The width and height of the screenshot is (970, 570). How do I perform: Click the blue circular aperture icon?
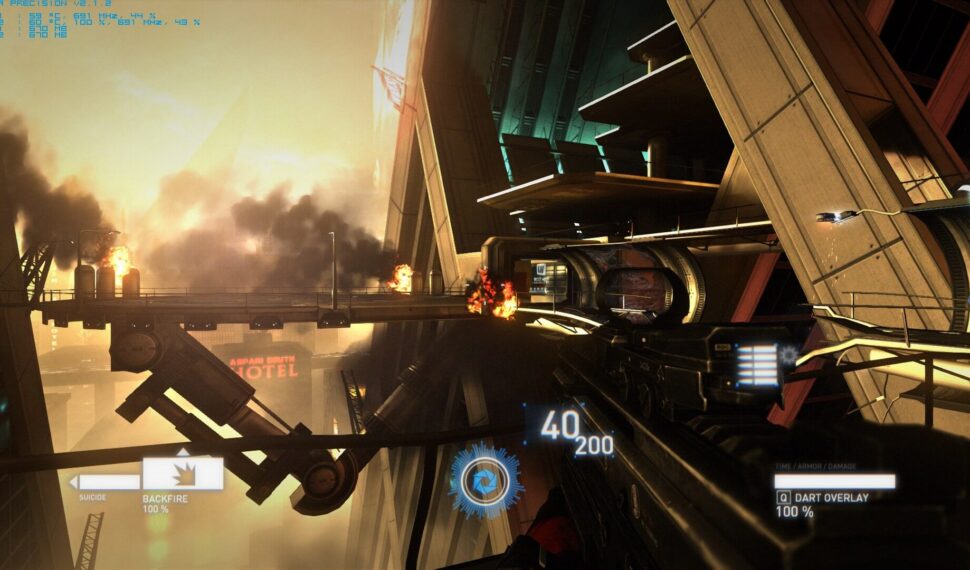485,482
